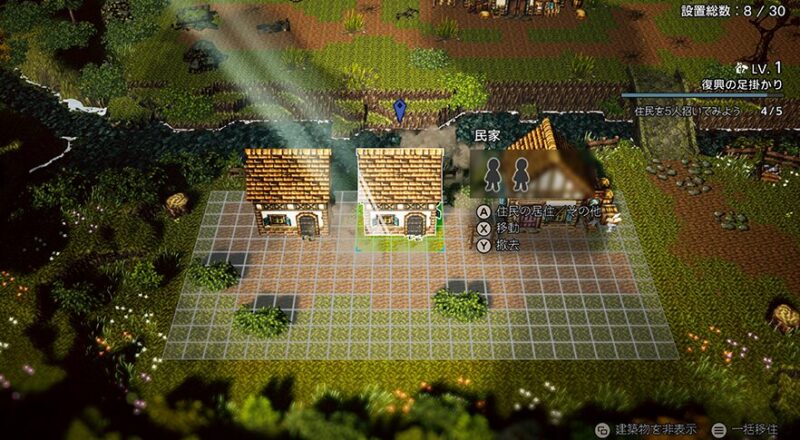Screen dimensions: 800x440
Task: Select the unhighlighted house on the build grid
Action: (288, 192)
